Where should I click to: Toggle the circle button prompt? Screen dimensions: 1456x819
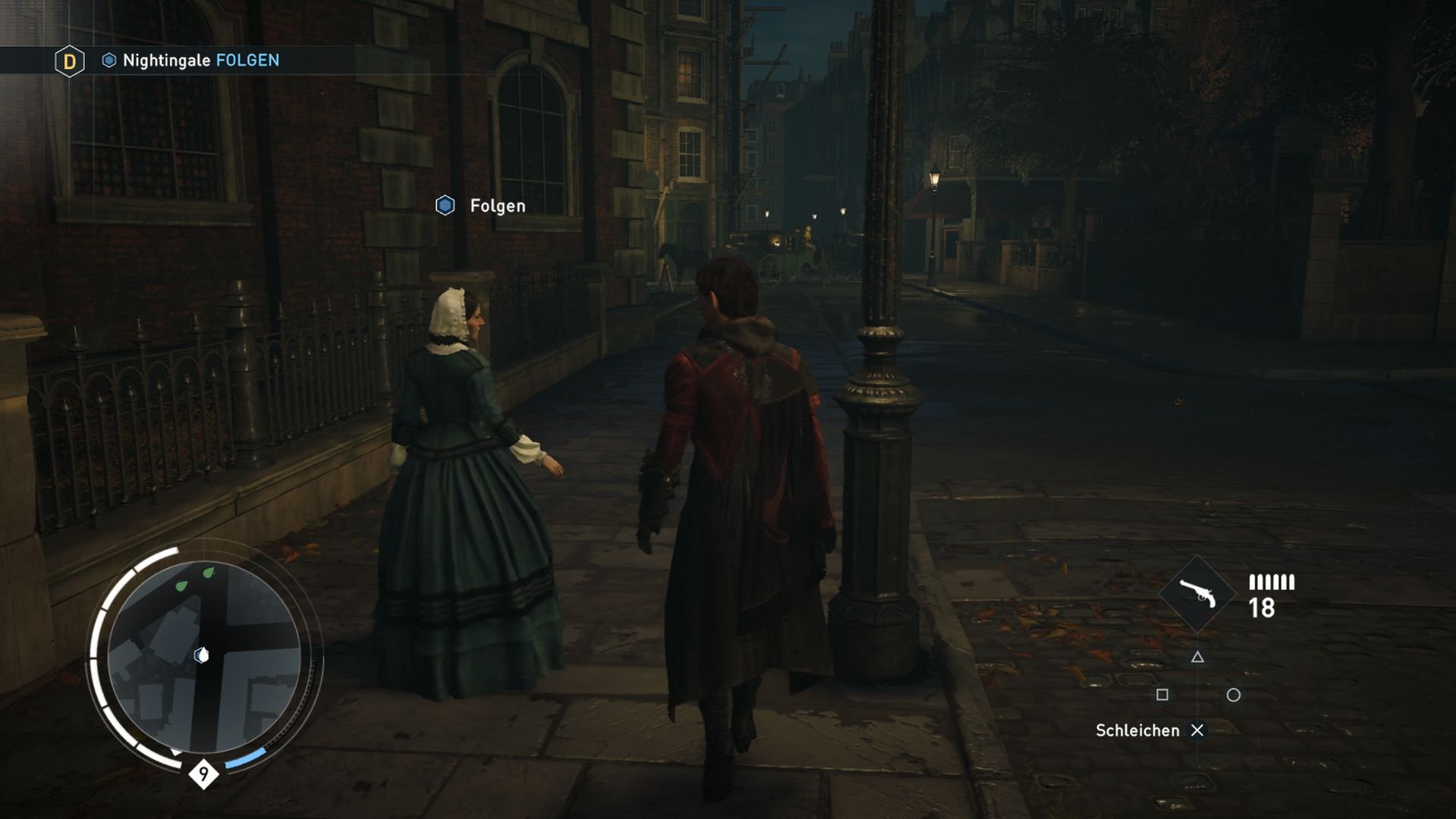coord(1233,695)
